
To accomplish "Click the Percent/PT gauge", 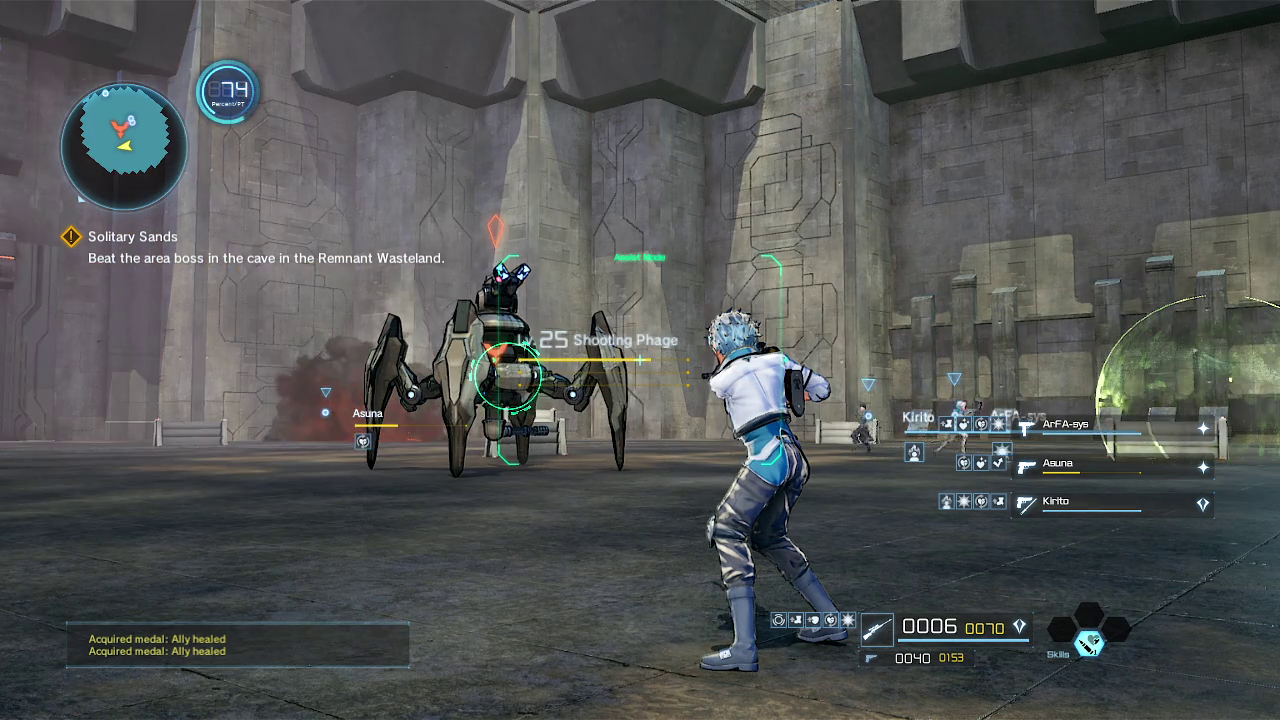I will [x=228, y=93].
